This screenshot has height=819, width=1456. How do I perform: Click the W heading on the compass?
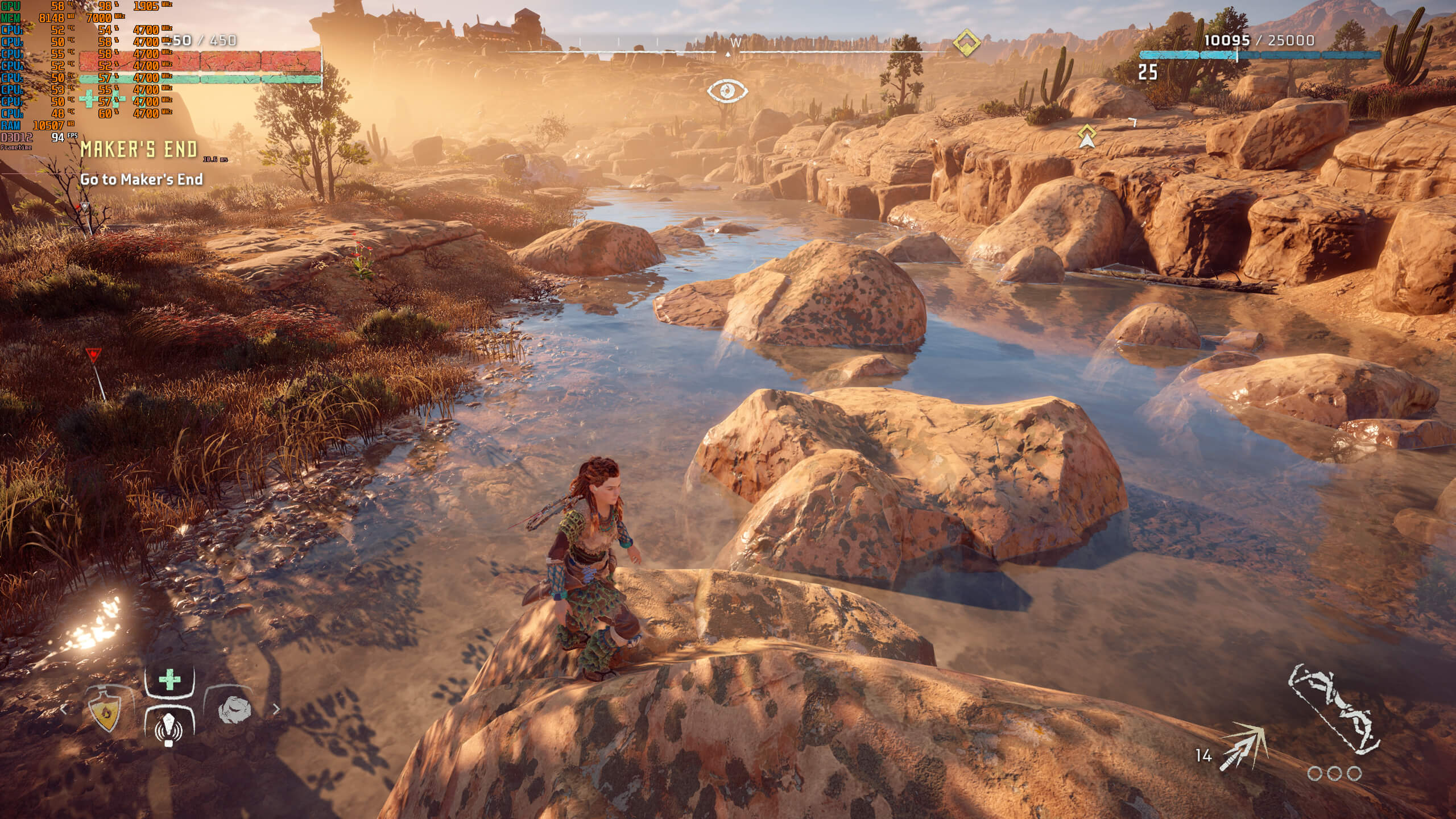pyautogui.click(x=735, y=42)
